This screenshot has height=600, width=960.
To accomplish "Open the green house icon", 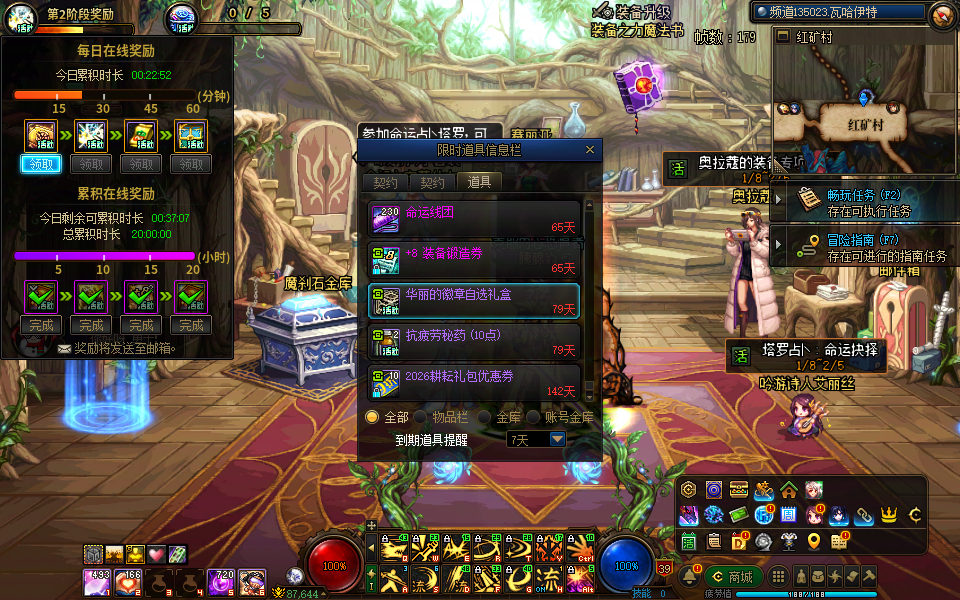I will pyautogui.click(x=789, y=490).
